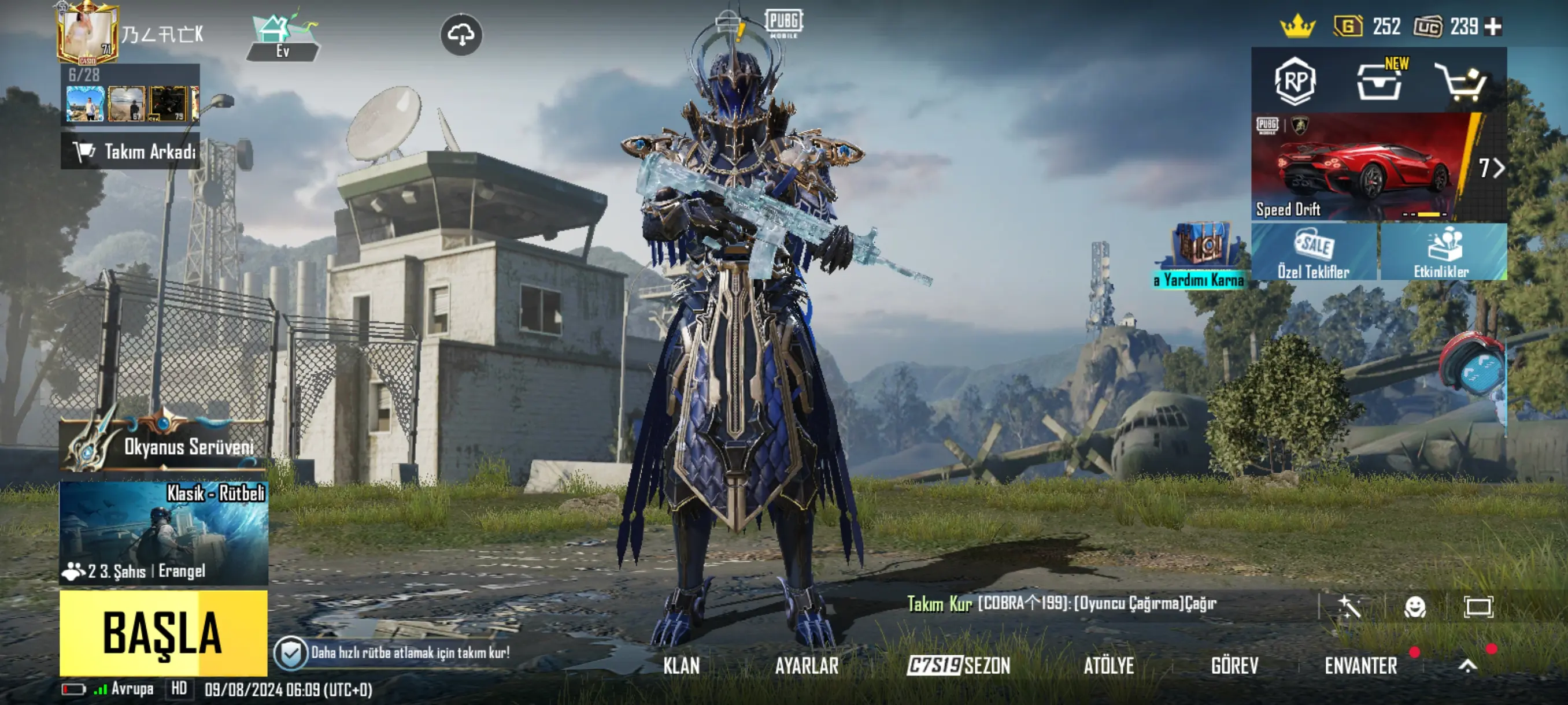Screen dimensions: 1568x705
Task: Open the KLAN menu
Action: click(681, 666)
